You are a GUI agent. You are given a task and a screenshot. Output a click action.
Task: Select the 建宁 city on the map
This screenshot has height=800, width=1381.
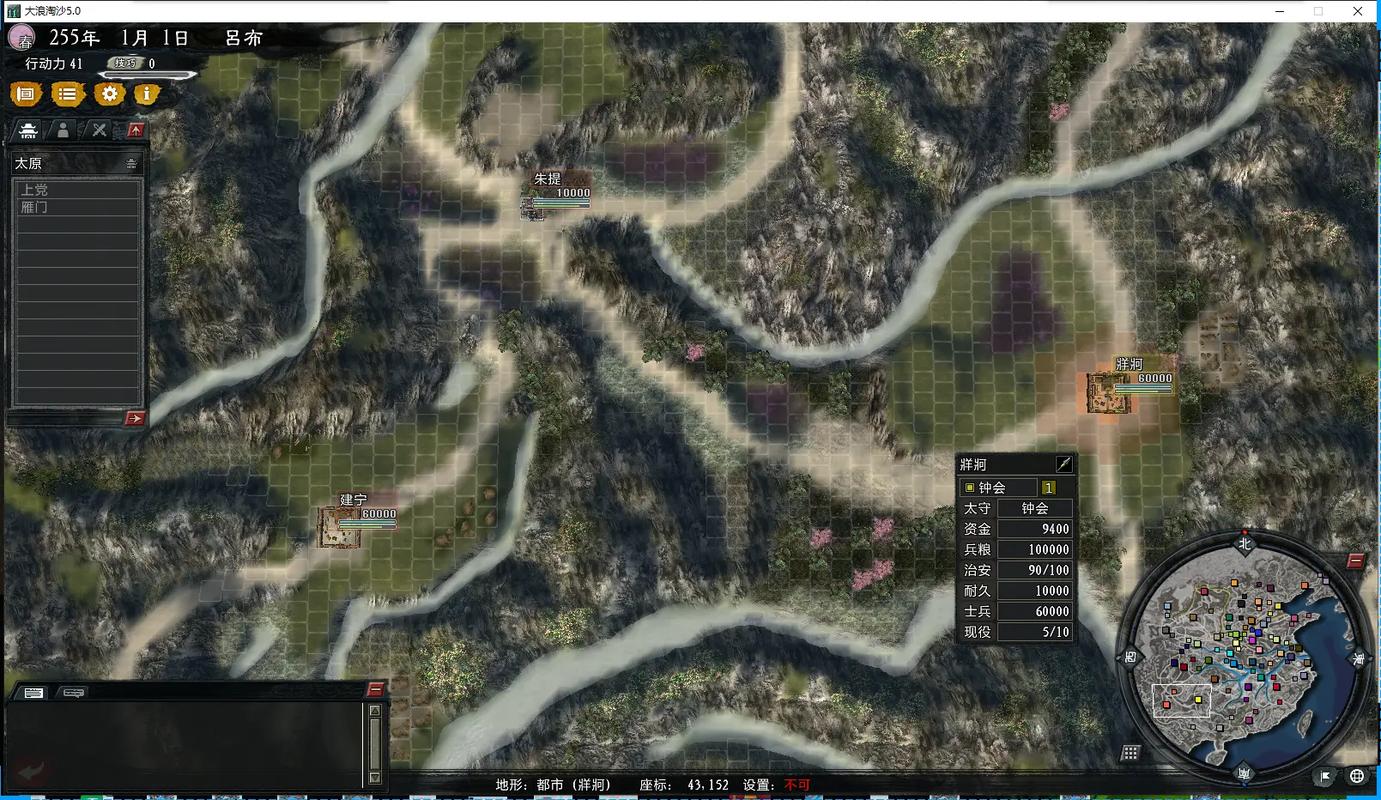tap(339, 527)
